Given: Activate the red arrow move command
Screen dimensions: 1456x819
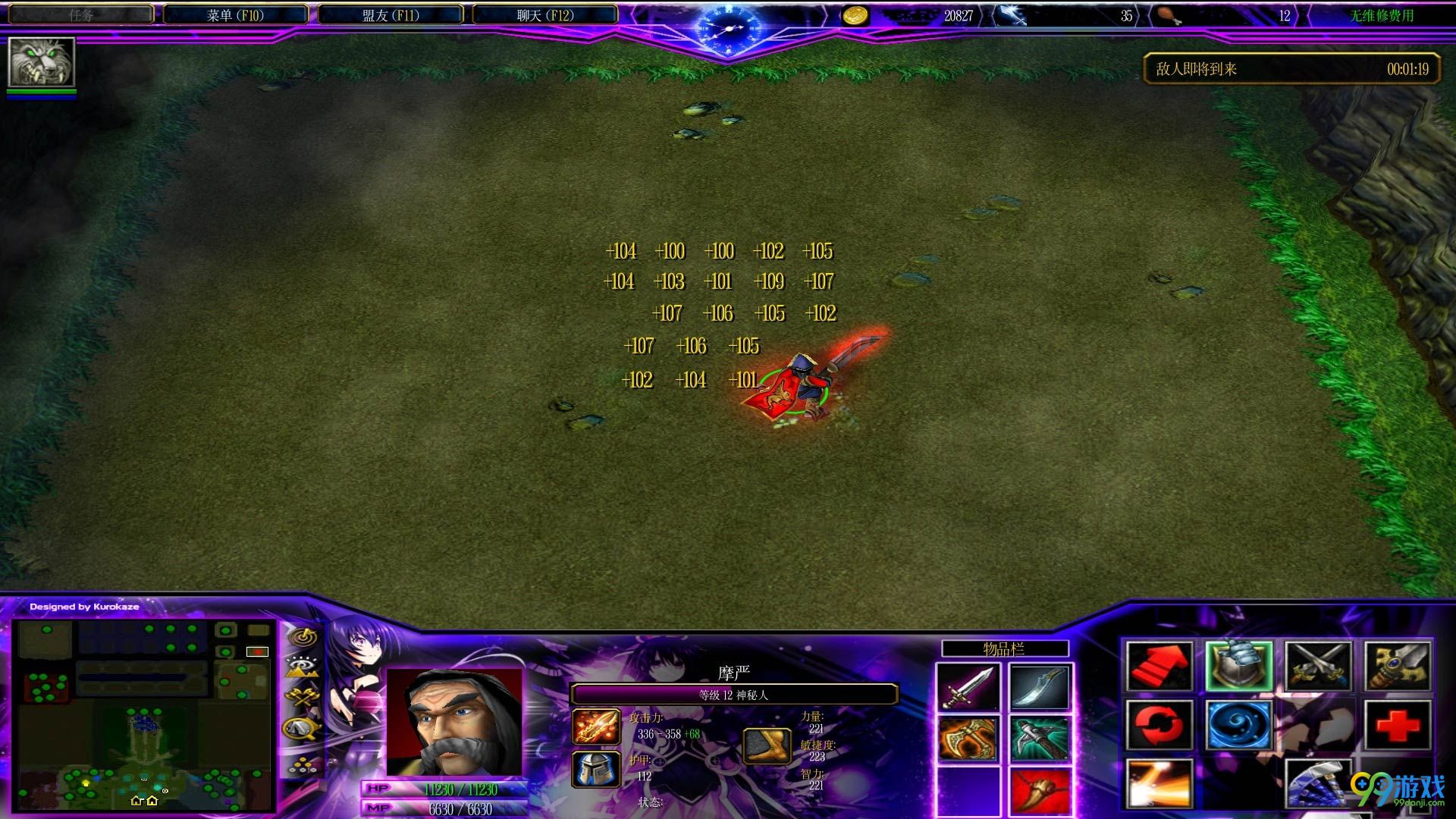Looking at the screenshot, I should pyautogui.click(x=1159, y=666).
